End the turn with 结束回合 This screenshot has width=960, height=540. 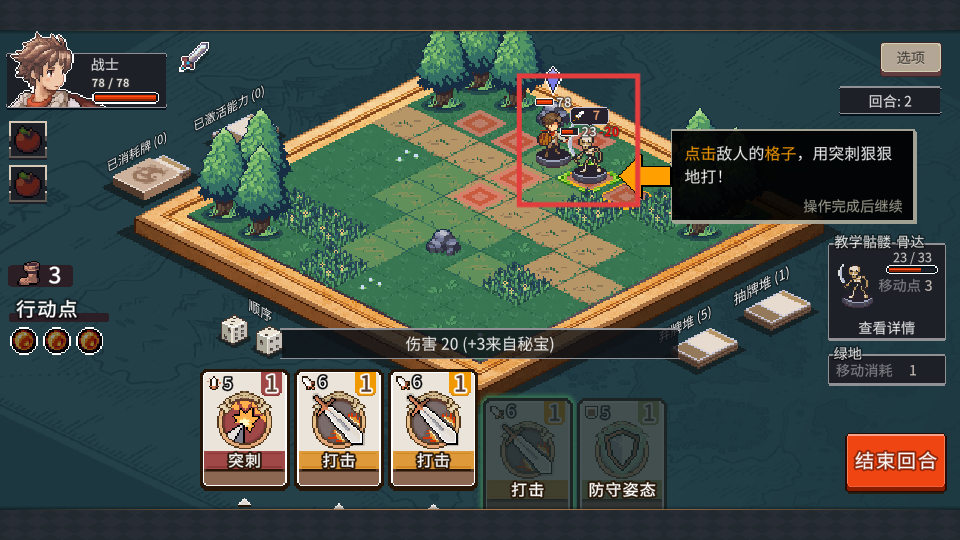[x=895, y=461]
